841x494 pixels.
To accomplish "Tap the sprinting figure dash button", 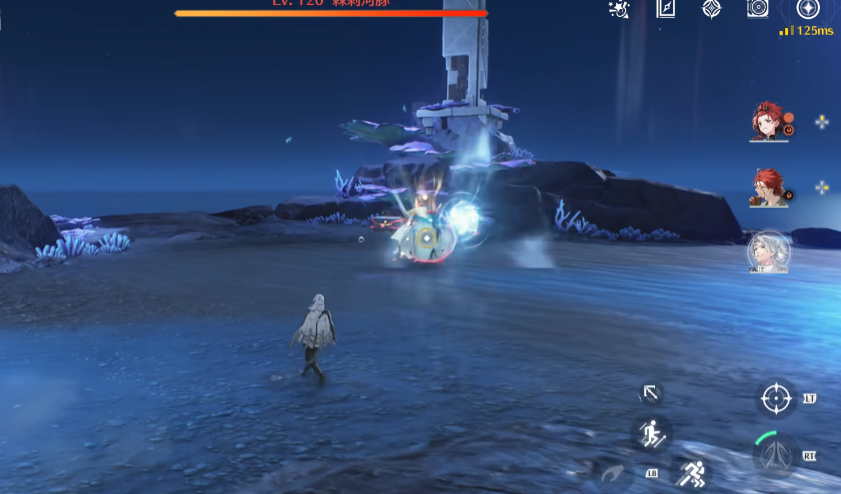I will point(693,473).
